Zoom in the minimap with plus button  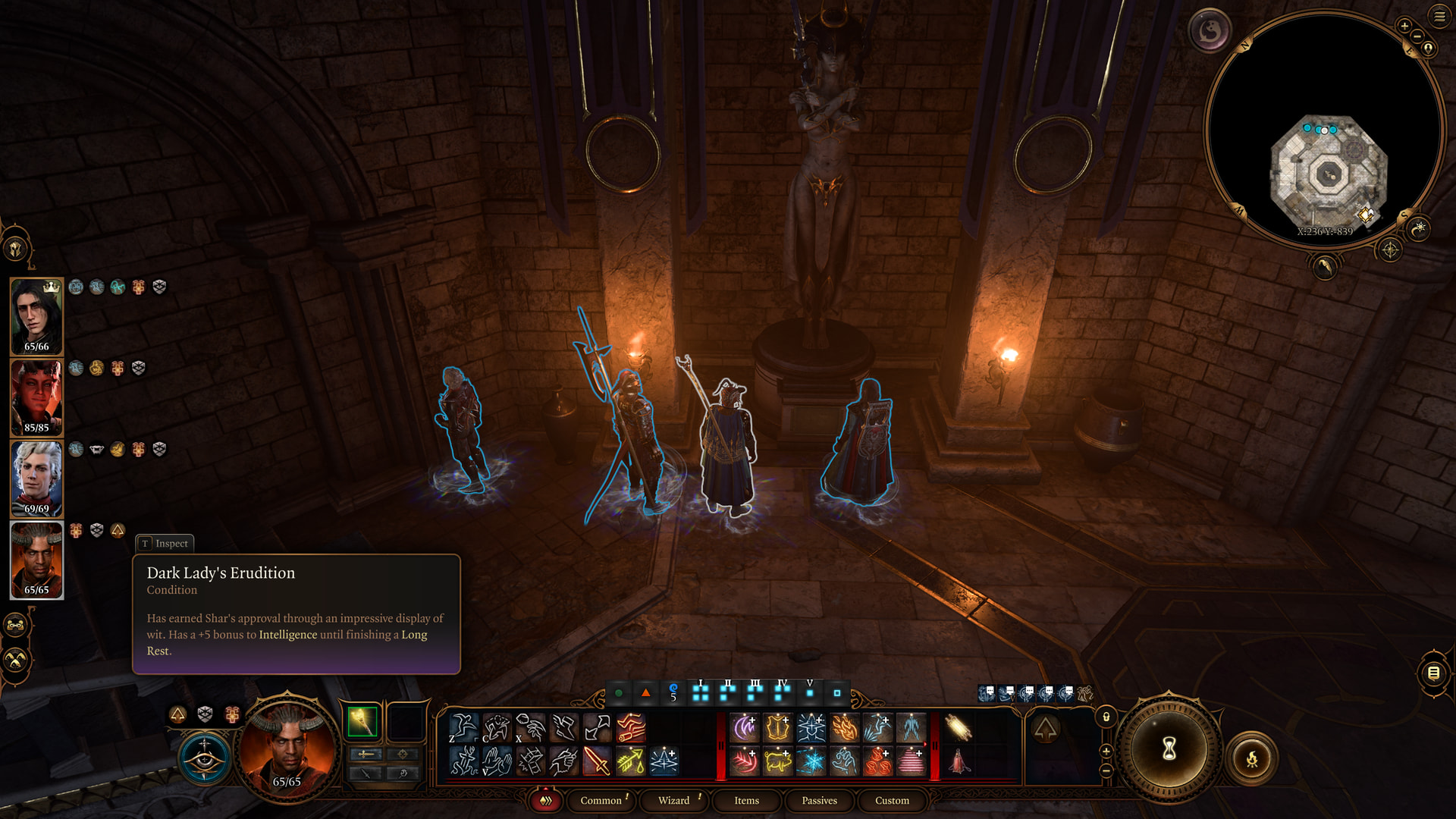tap(1404, 27)
